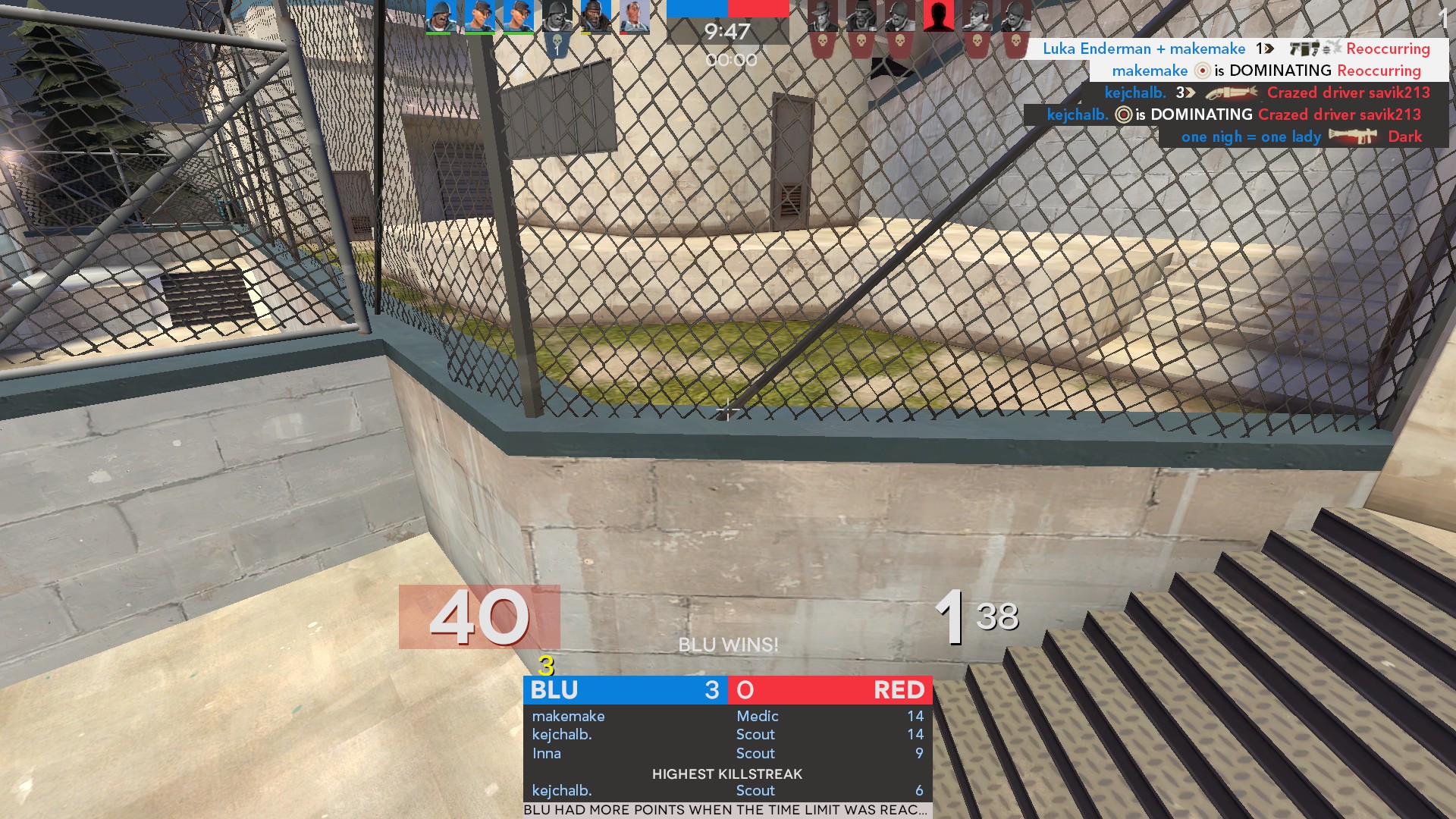Select the BLU Medic player portrait
The height and width of the screenshot is (819, 1456).
[x=634, y=17]
